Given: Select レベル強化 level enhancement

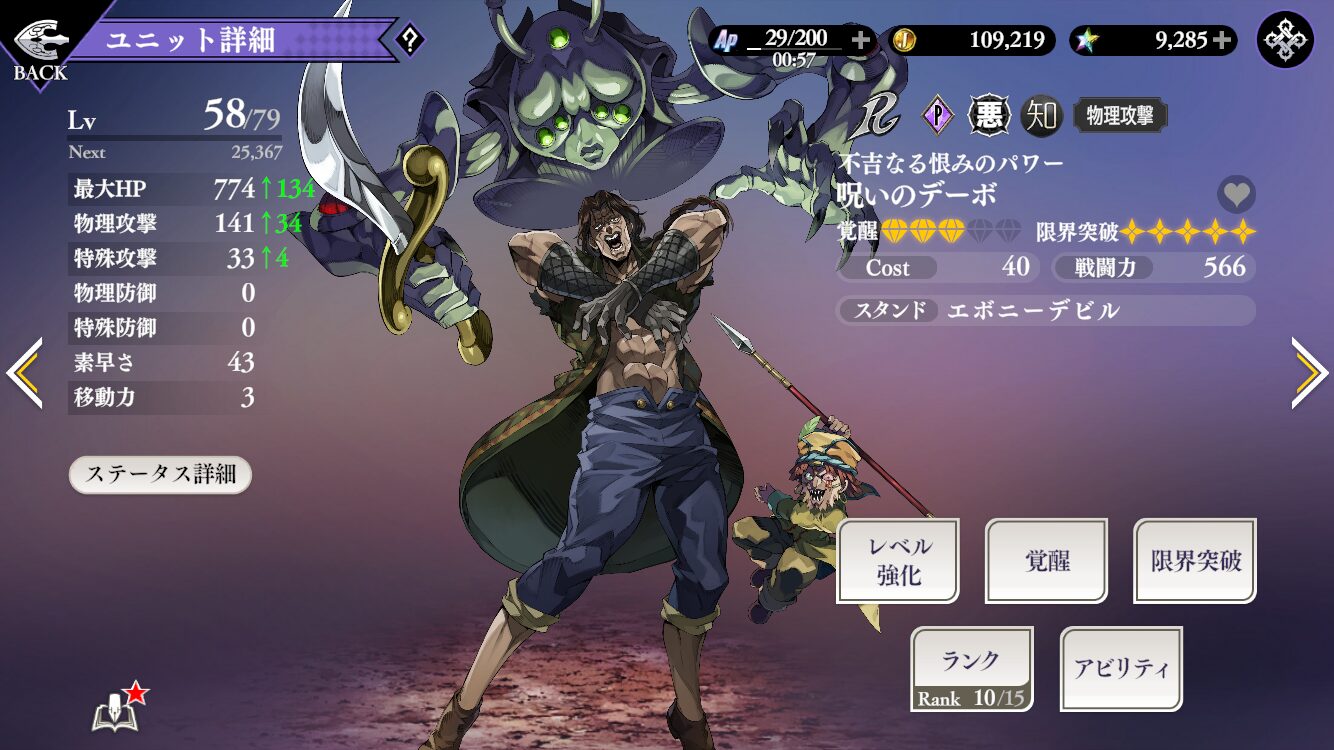Looking at the screenshot, I should [898, 561].
